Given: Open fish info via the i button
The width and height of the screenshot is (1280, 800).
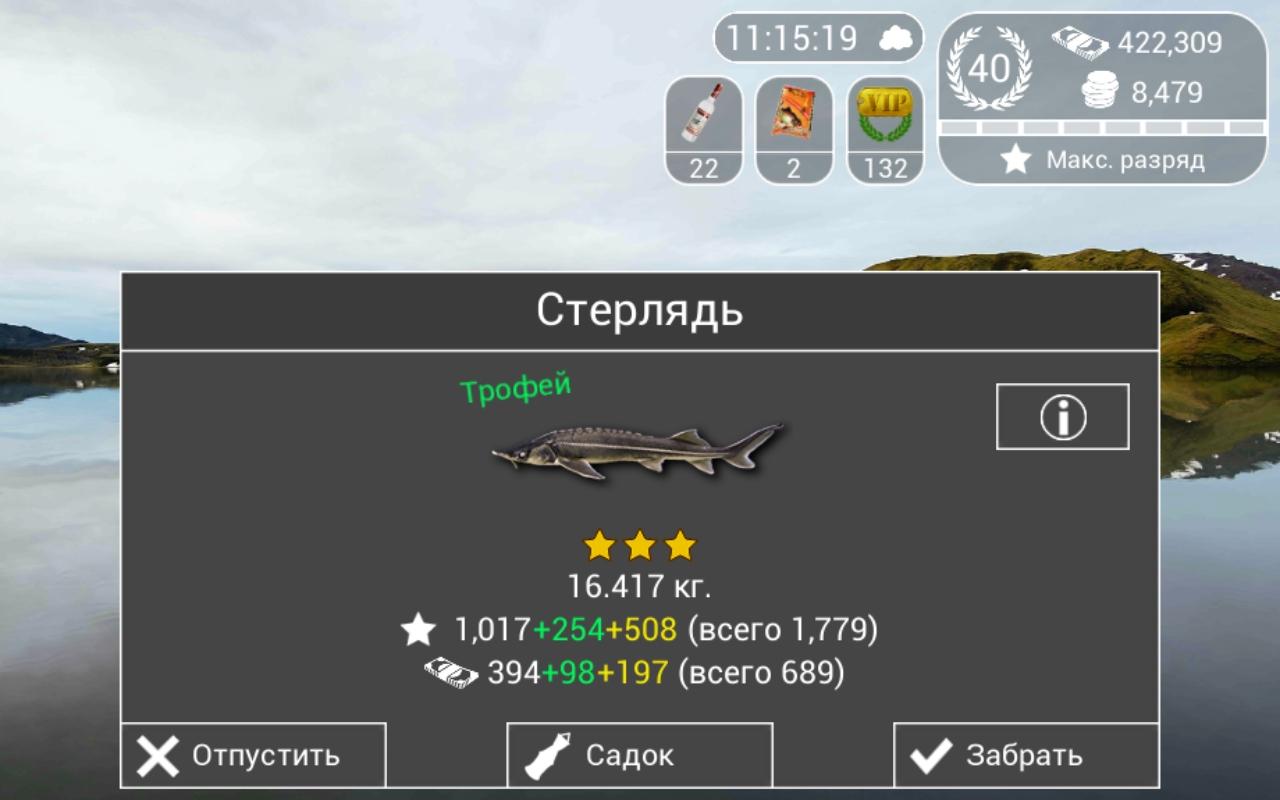Looking at the screenshot, I should (x=1062, y=416).
